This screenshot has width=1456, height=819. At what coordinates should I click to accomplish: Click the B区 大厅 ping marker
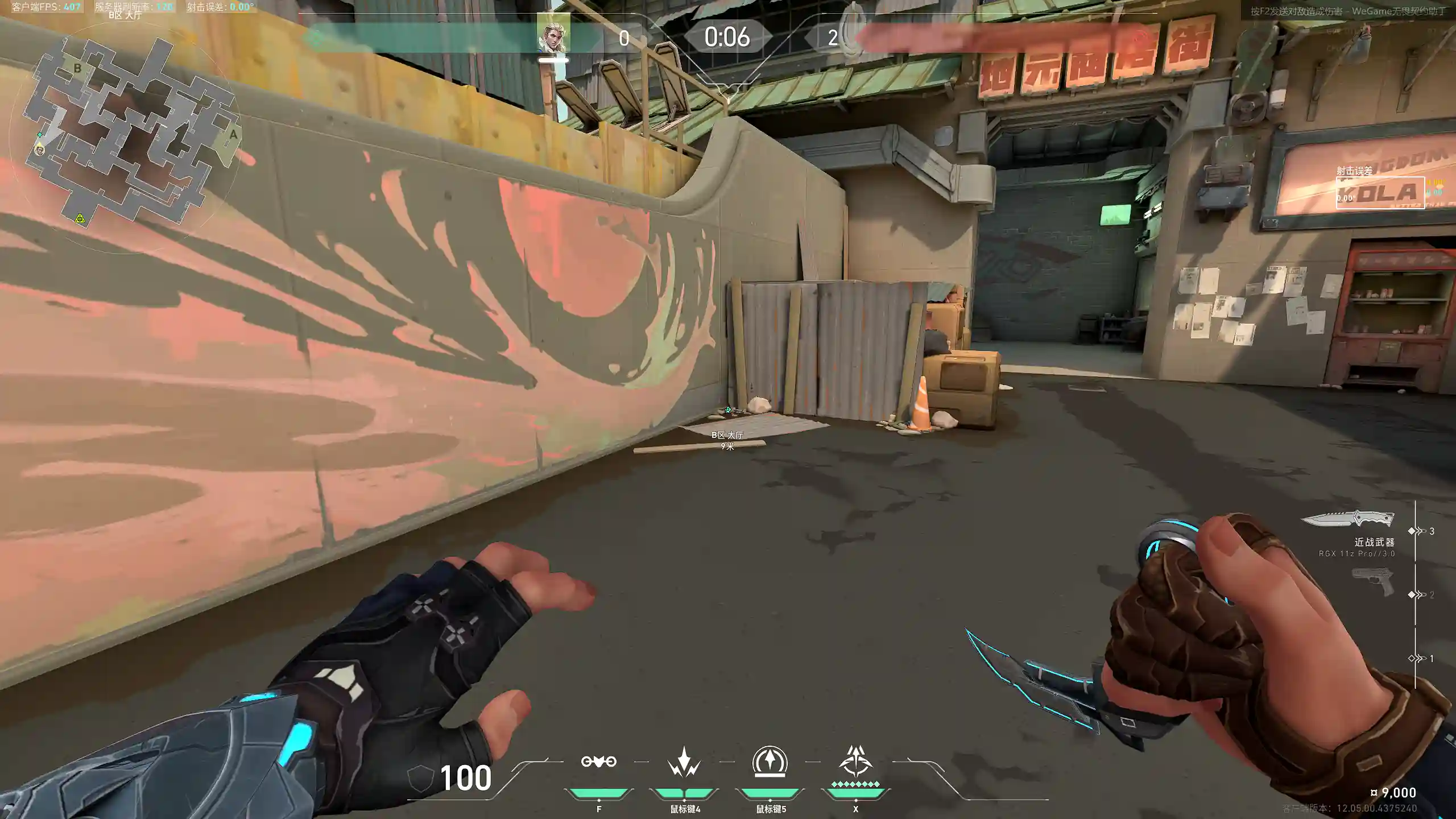tap(728, 410)
